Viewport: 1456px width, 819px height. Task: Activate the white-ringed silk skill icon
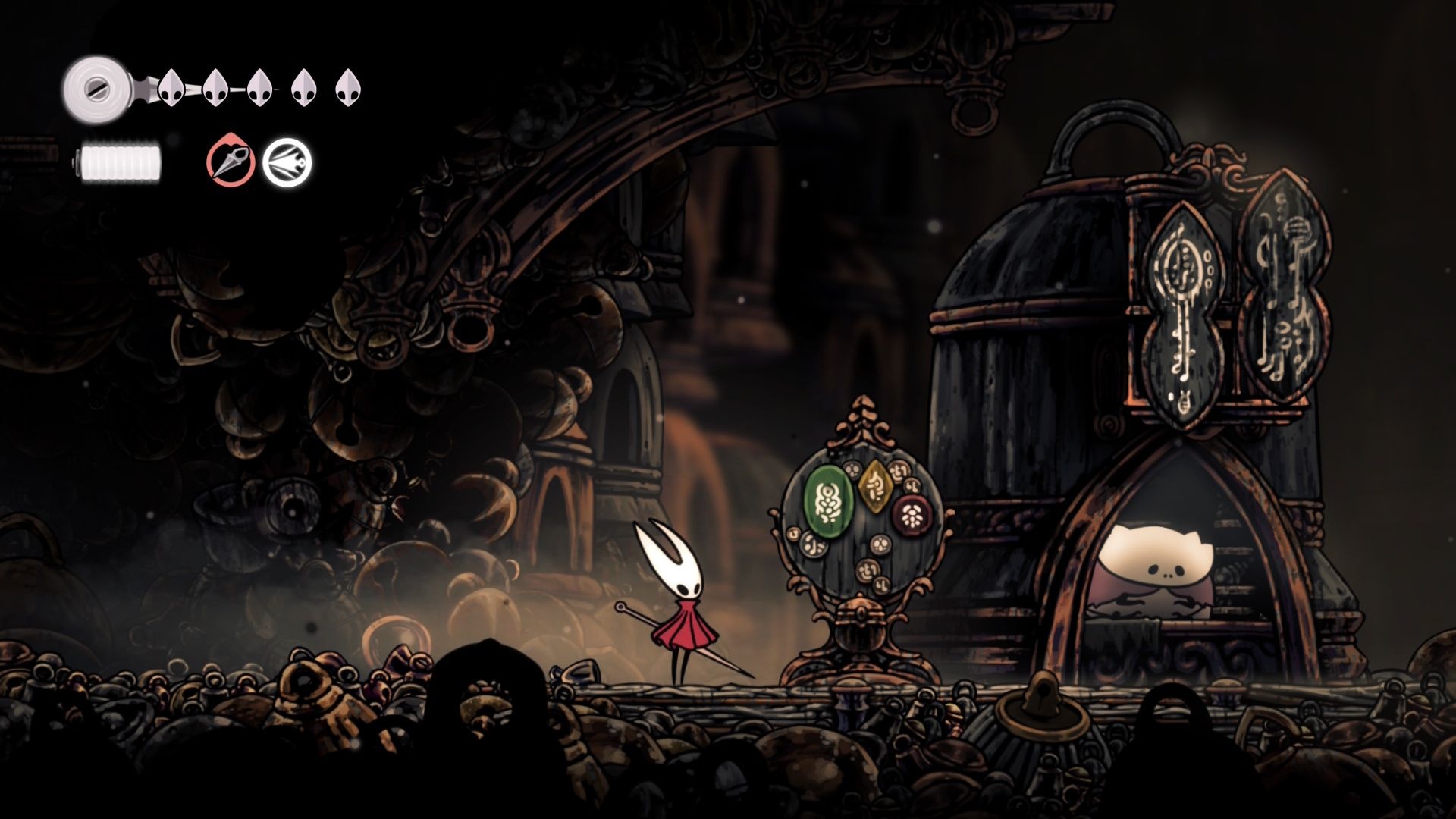(x=287, y=163)
